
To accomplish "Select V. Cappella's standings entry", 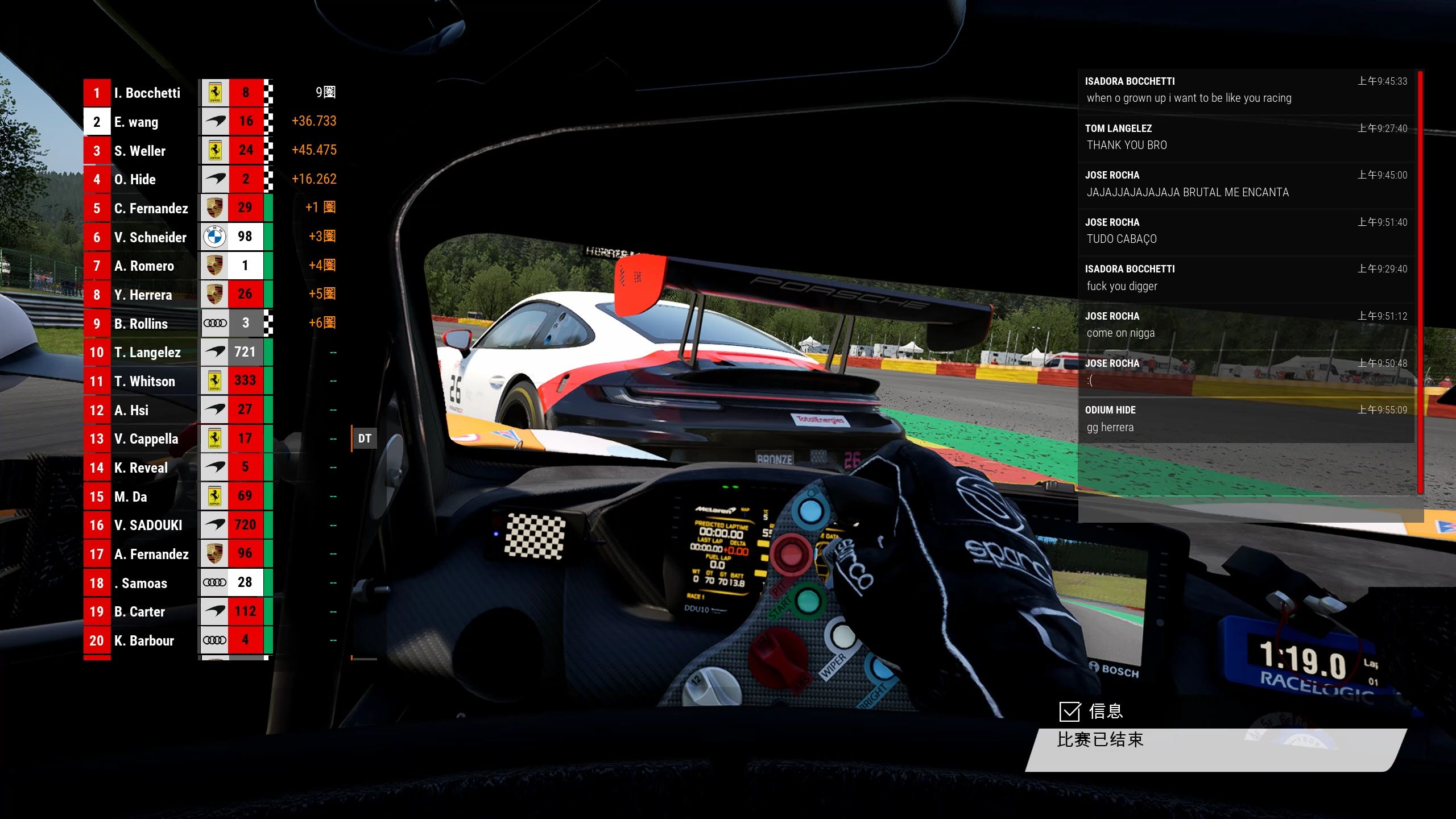I will pos(146,439).
